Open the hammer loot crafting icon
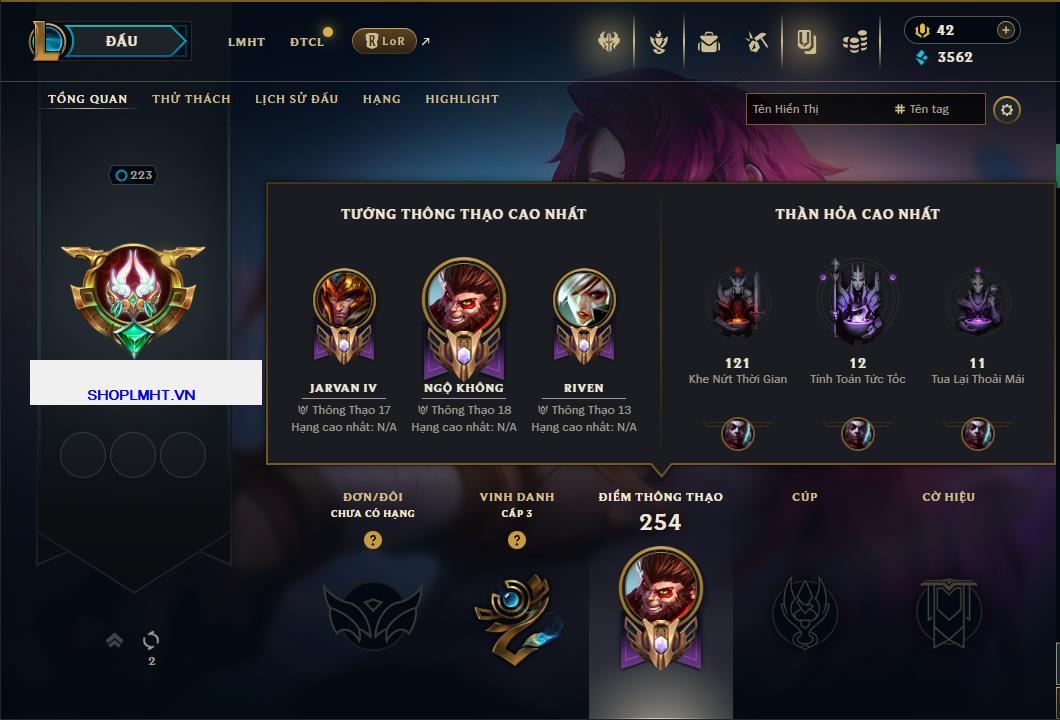This screenshot has width=1060, height=720. 757,42
